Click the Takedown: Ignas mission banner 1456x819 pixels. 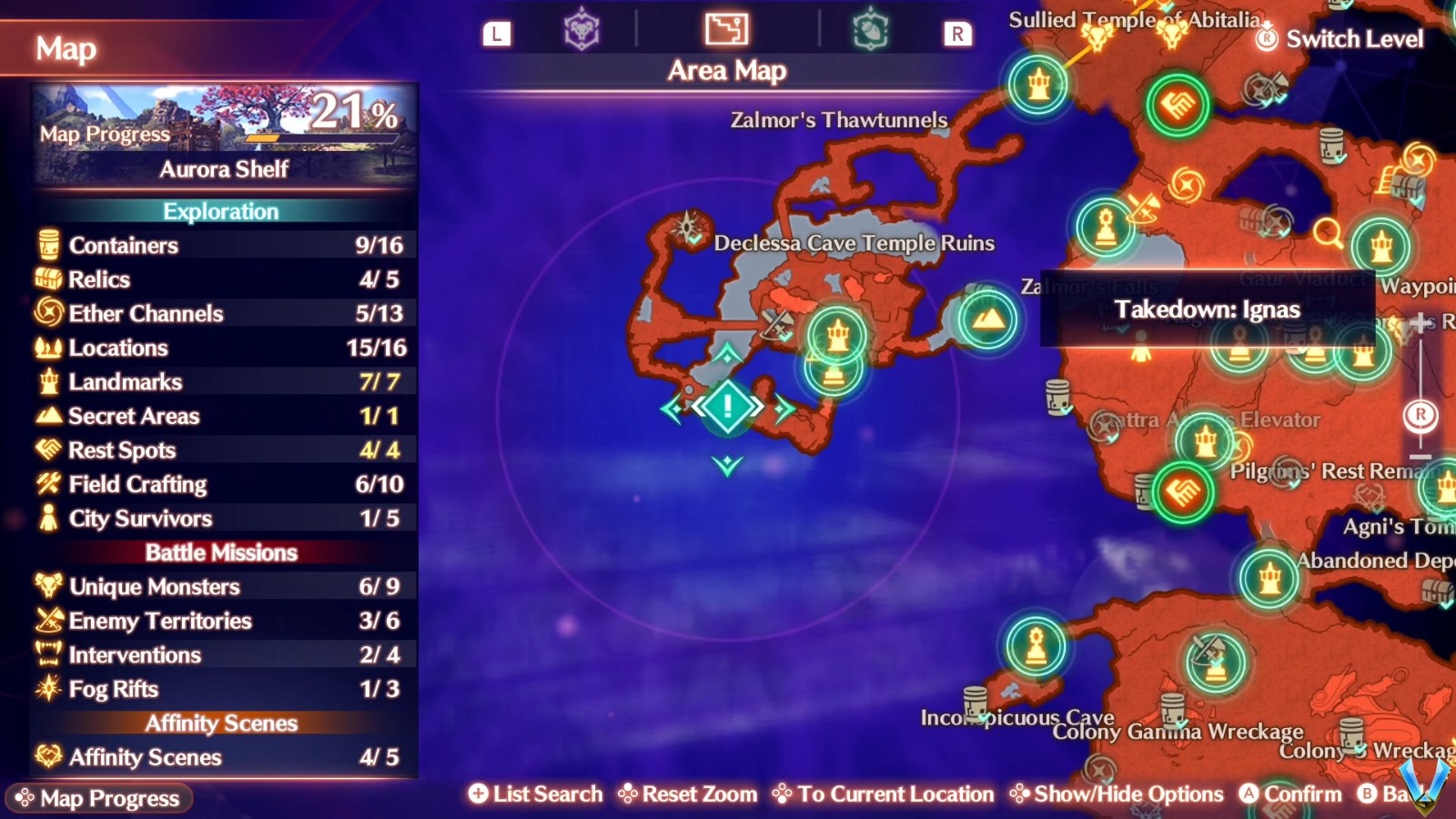pos(1208,309)
